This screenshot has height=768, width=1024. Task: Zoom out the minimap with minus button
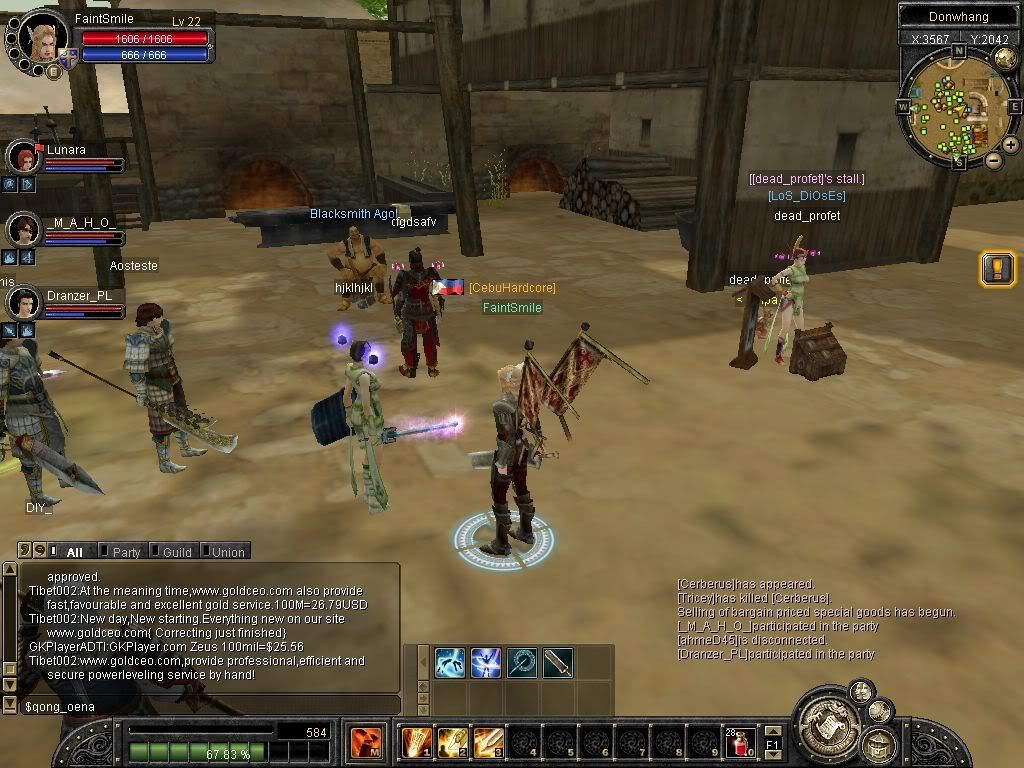[993, 160]
